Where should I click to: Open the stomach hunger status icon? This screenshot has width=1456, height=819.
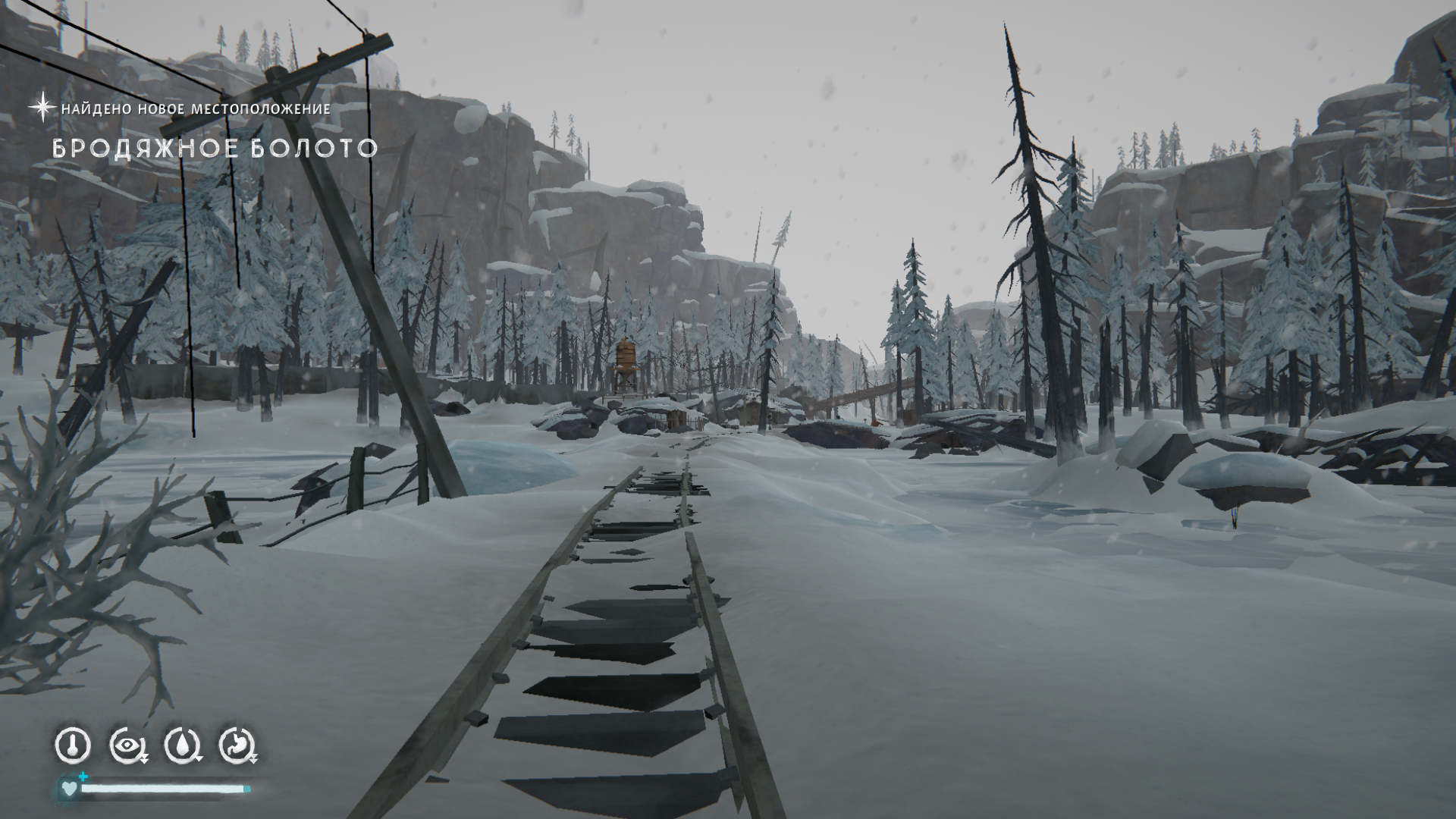[x=237, y=745]
